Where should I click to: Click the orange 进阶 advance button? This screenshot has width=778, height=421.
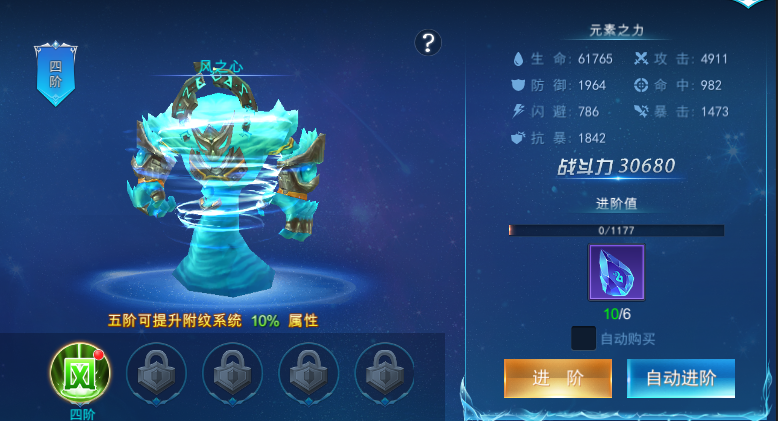tap(557, 378)
